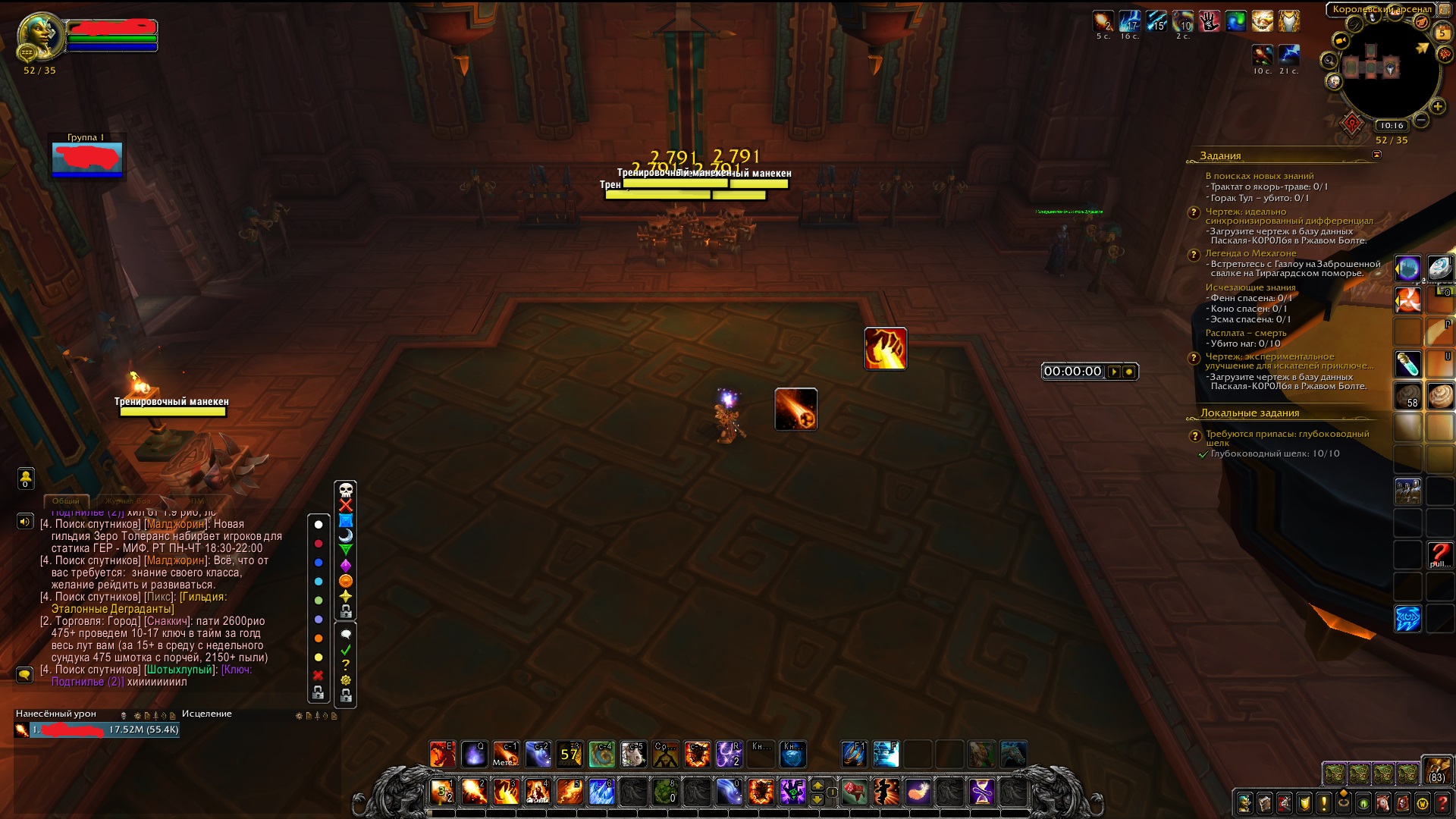1456x819 pixels.
Task: Start the 00:00:00 stopwatch
Action: (1114, 372)
